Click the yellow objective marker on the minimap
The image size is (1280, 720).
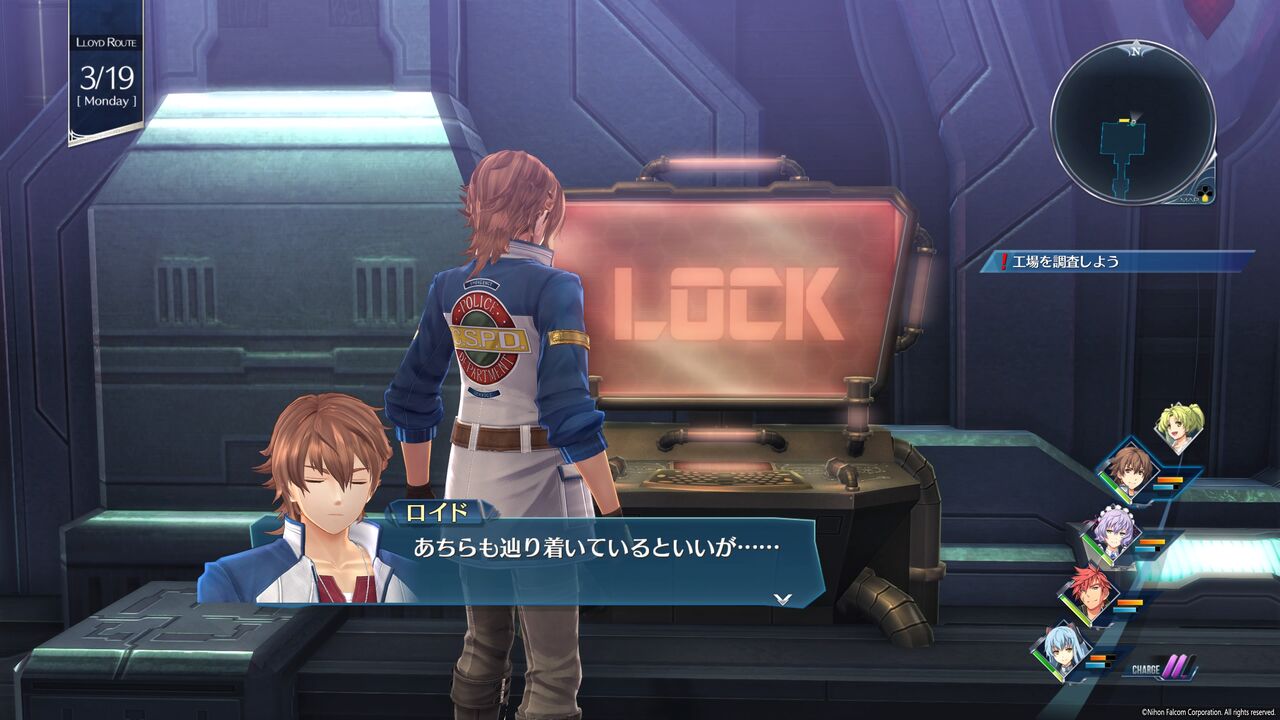(x=1123, y=120)
